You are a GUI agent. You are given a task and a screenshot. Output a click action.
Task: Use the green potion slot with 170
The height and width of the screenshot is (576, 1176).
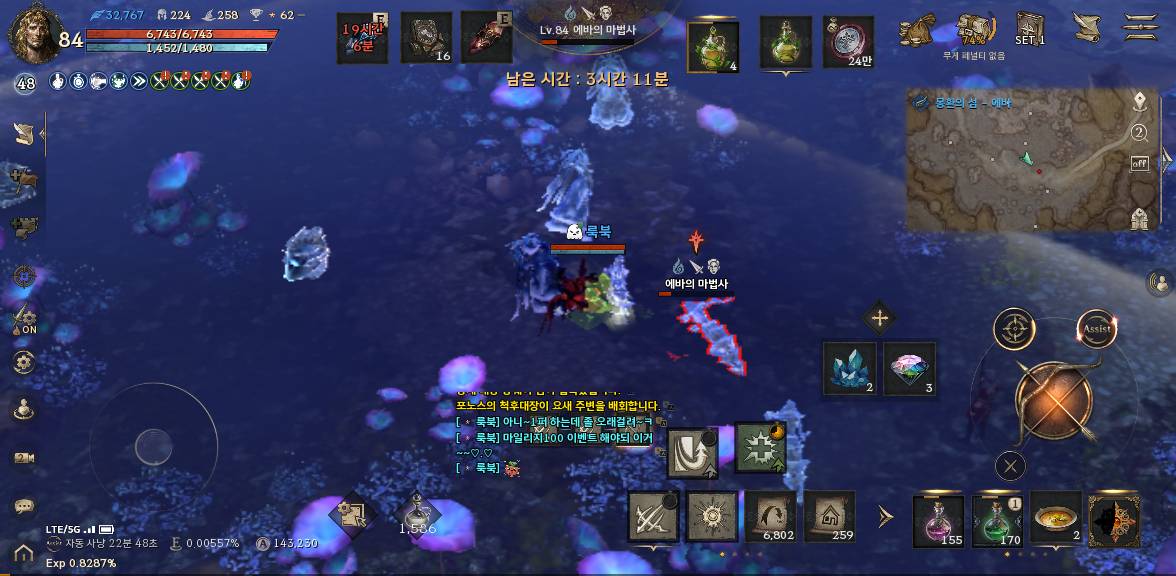tap(997, 521)
